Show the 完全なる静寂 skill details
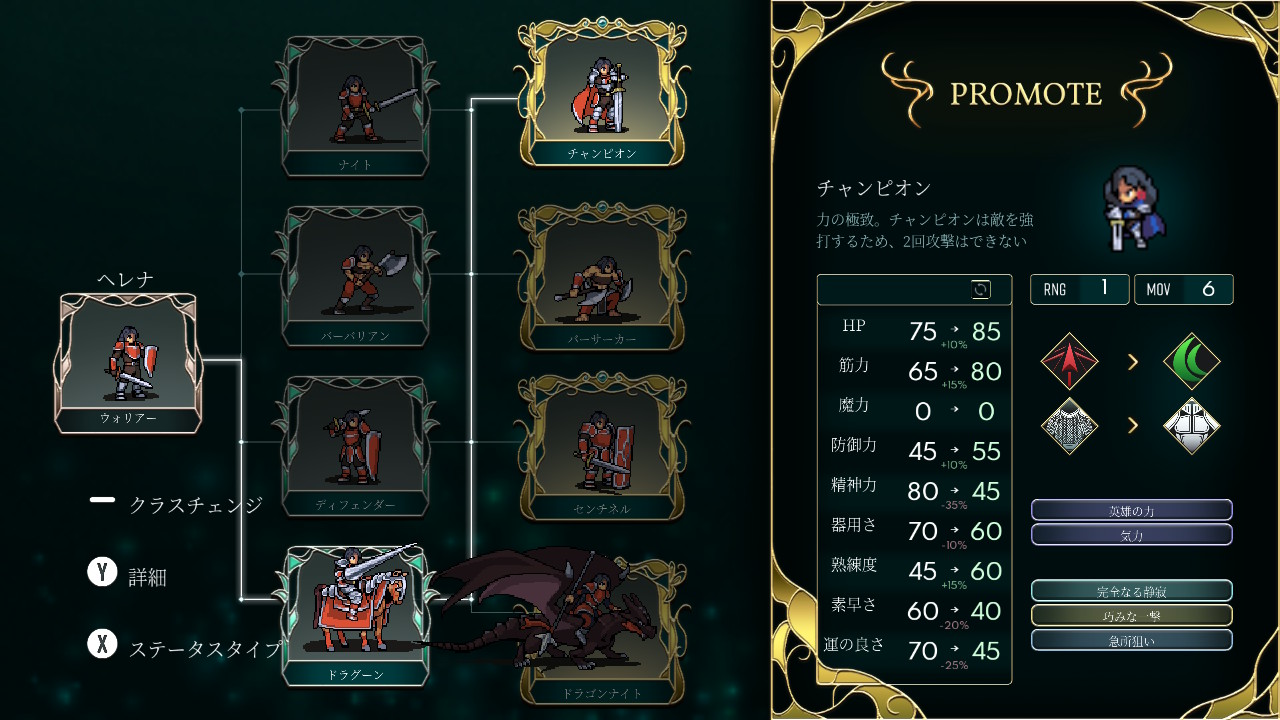Screen dimensions: 1280x720 [1131, 591]
